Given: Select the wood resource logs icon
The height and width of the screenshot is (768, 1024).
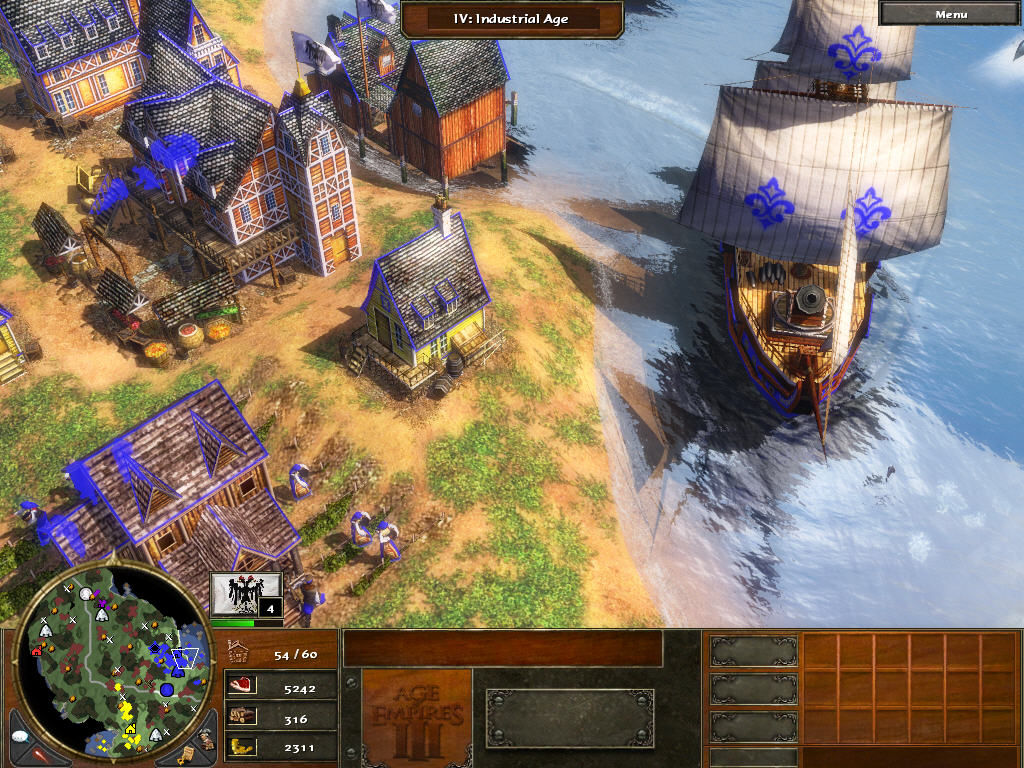Looking at the screenshot, I should click(242, 717).
